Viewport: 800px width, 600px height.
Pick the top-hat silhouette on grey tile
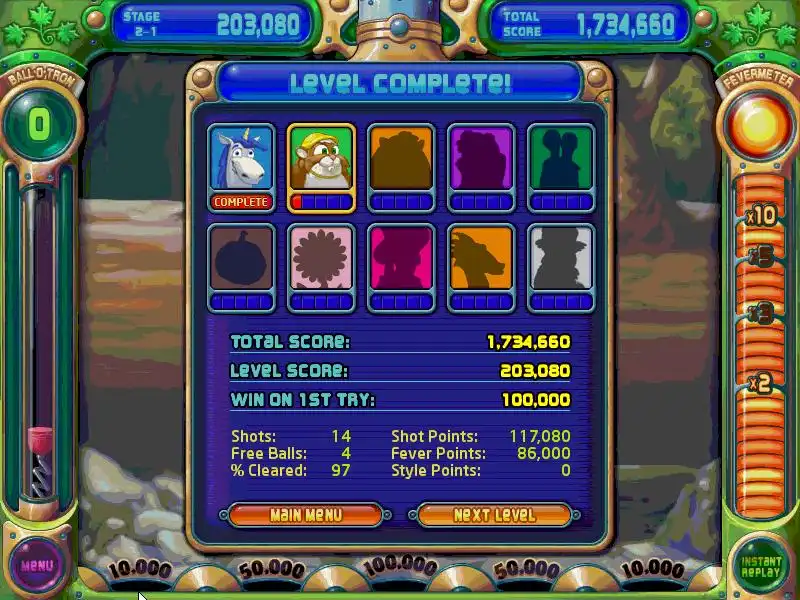click(561, 260)
